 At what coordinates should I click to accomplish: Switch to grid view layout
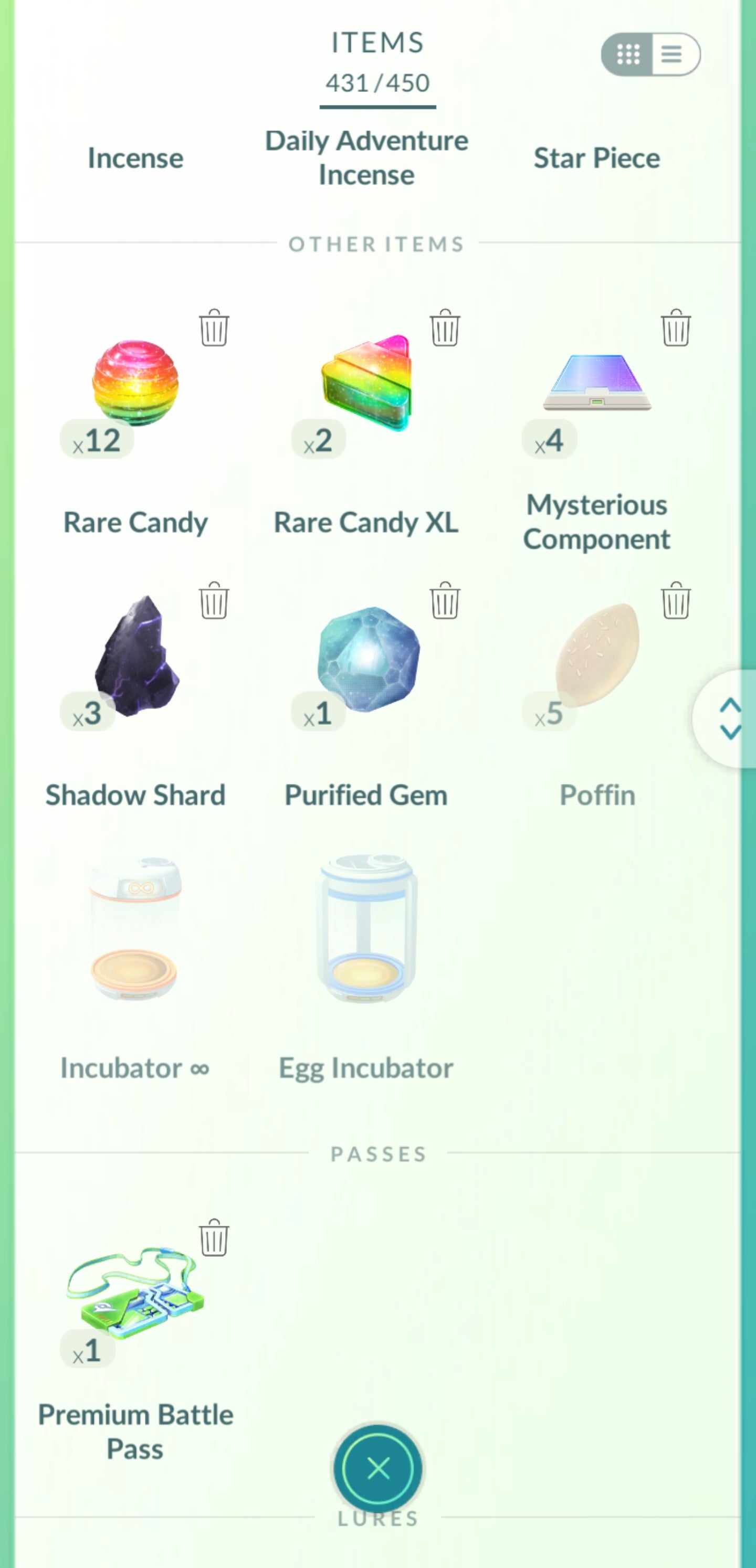[x=628, y=54]
